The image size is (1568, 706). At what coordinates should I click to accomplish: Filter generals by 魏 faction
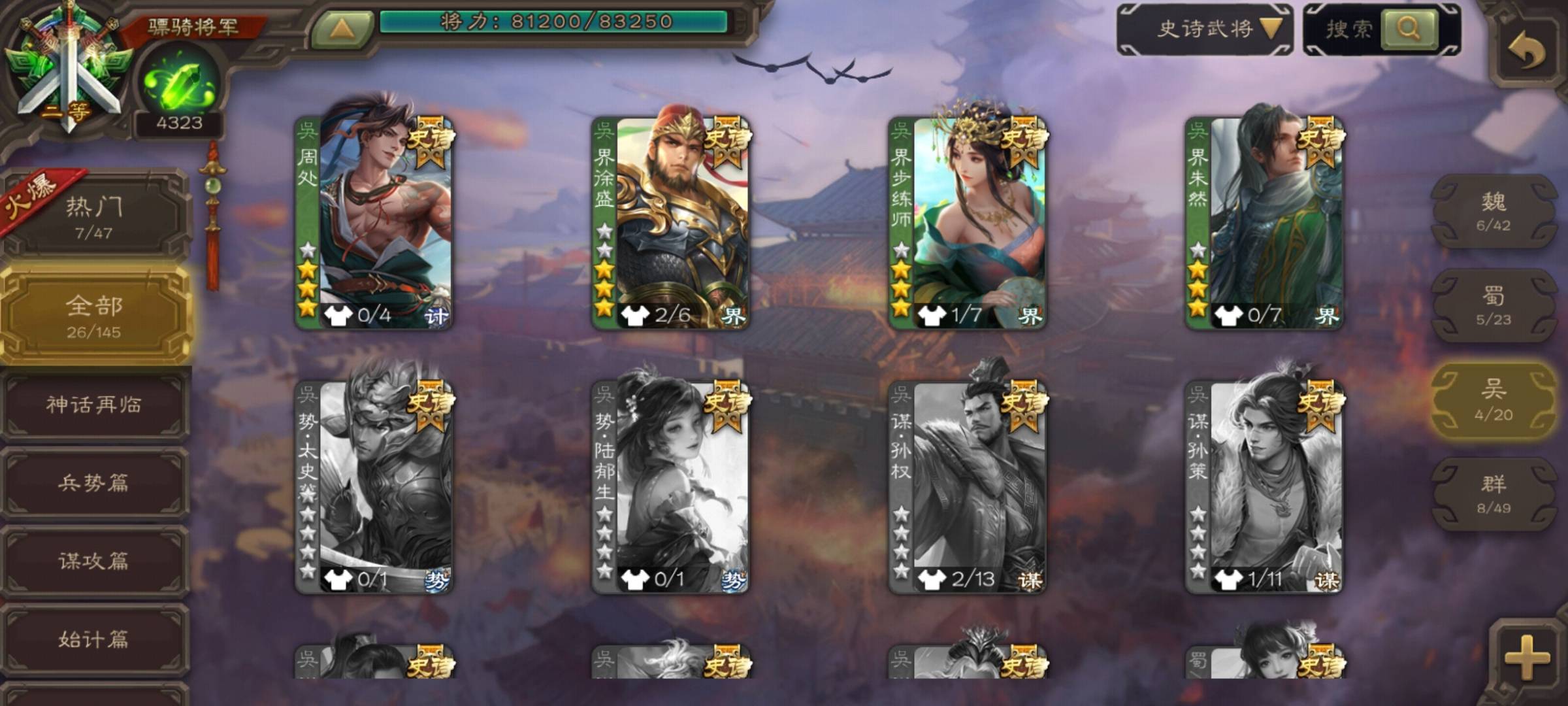(x=1494, y=211)
